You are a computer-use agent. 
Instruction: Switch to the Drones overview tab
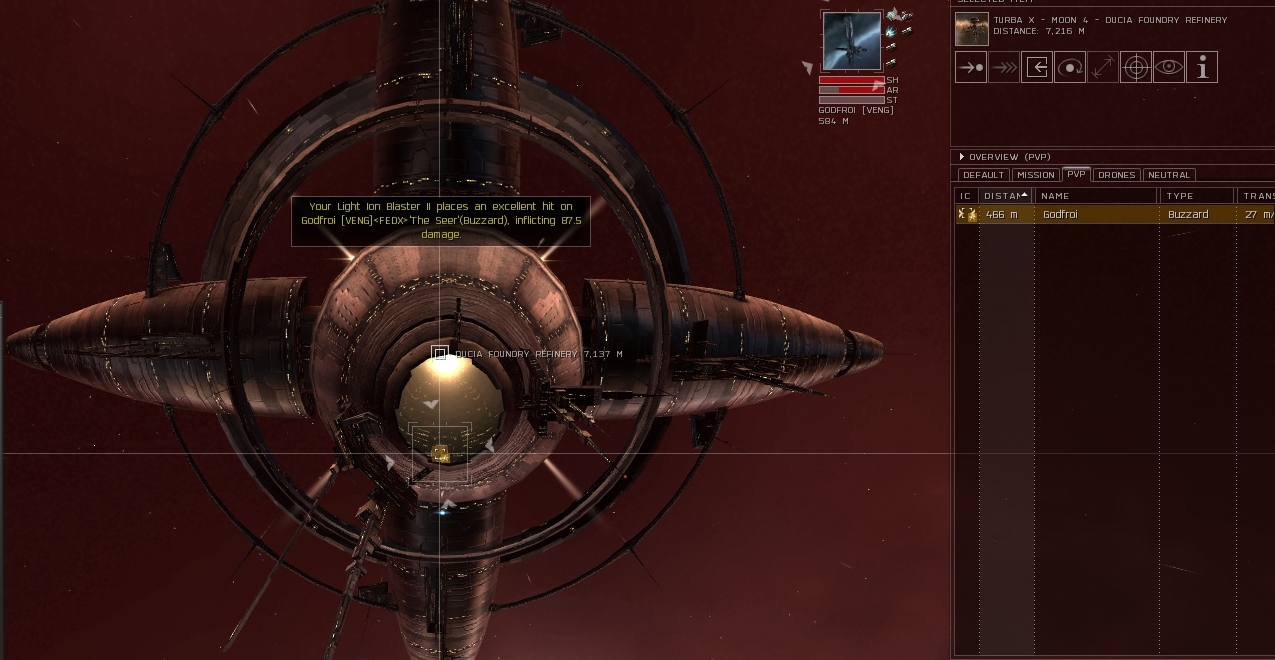pyautogui.click(x=1116, y=175)
